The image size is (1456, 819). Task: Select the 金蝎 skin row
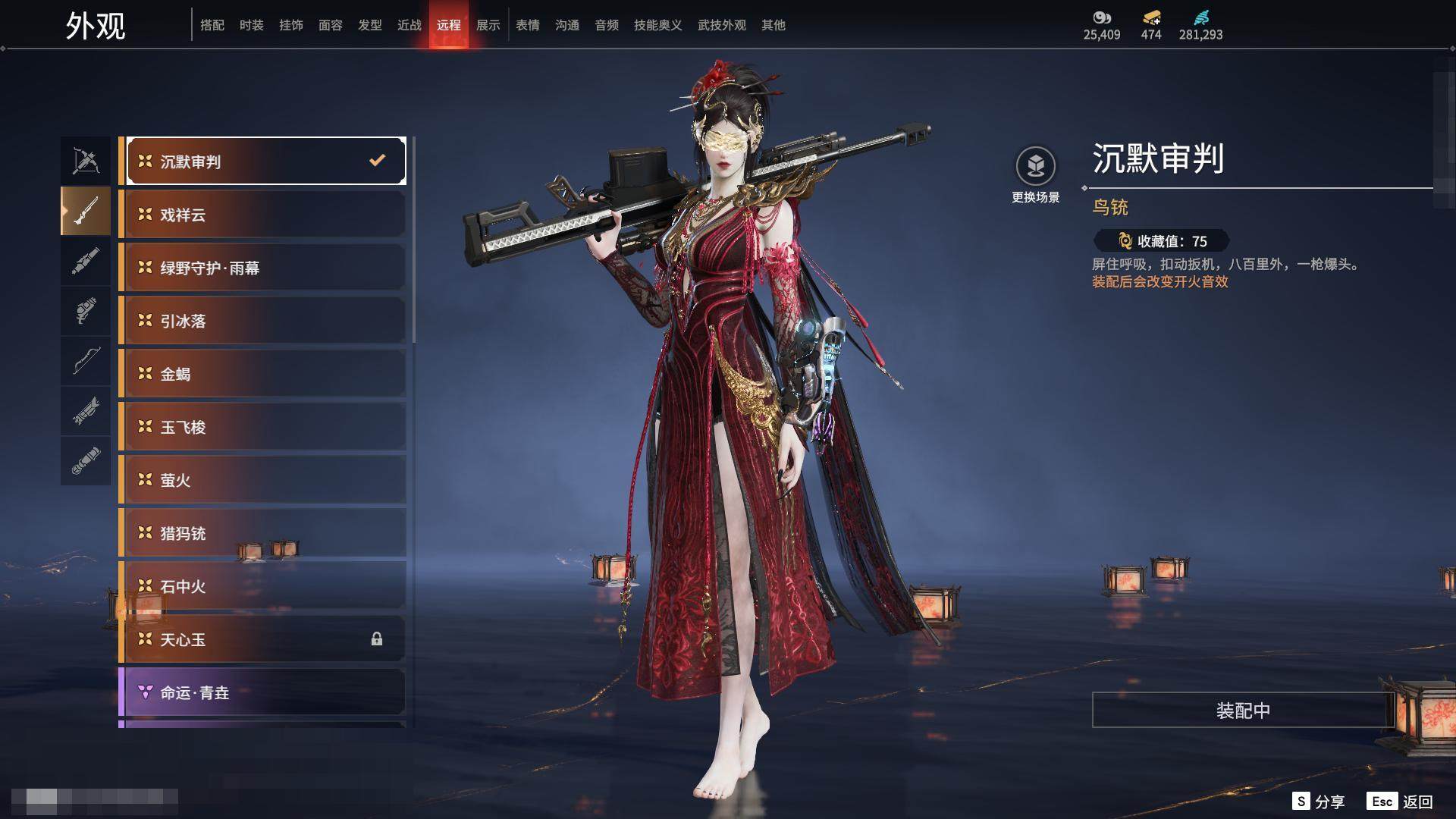click(263, 374)
